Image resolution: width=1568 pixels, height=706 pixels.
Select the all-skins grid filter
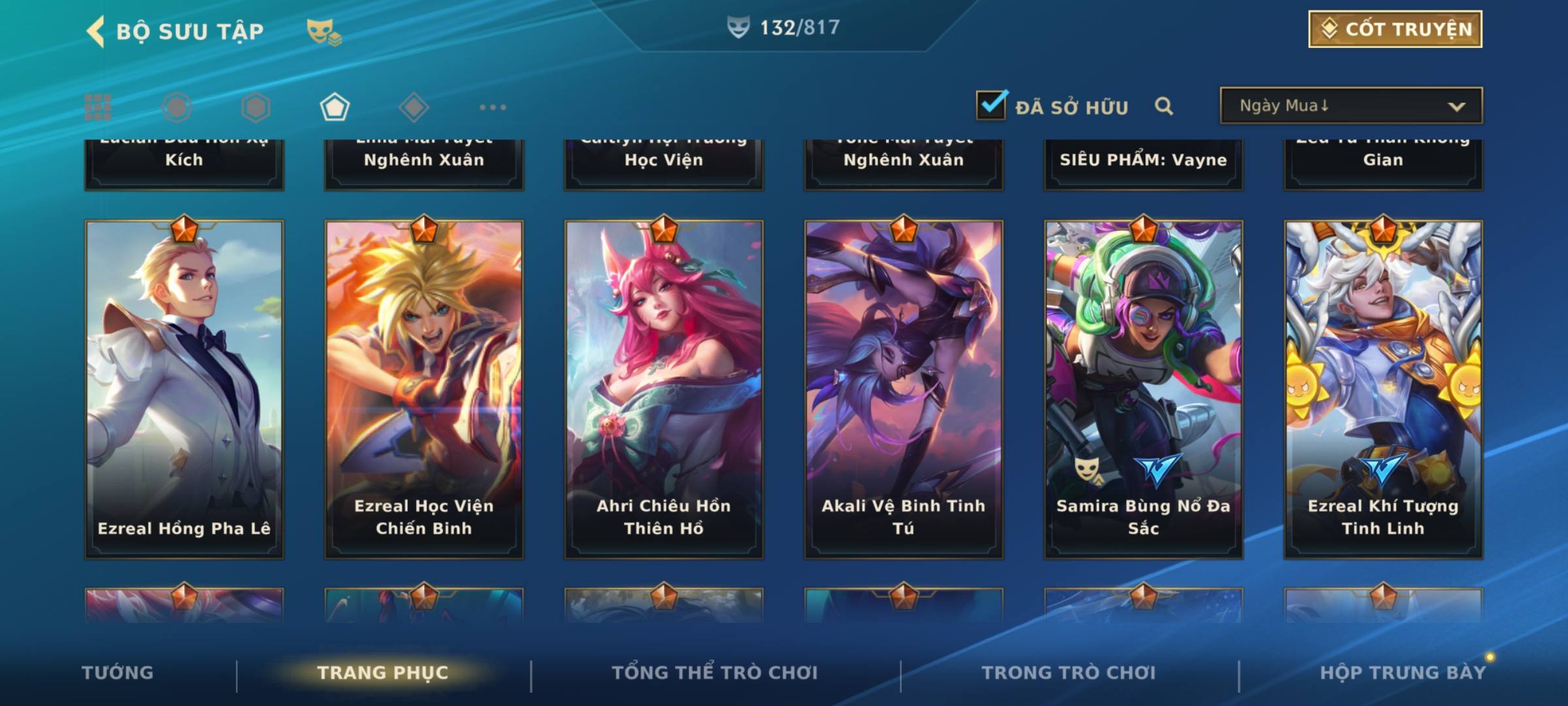(x=98, y=107)
